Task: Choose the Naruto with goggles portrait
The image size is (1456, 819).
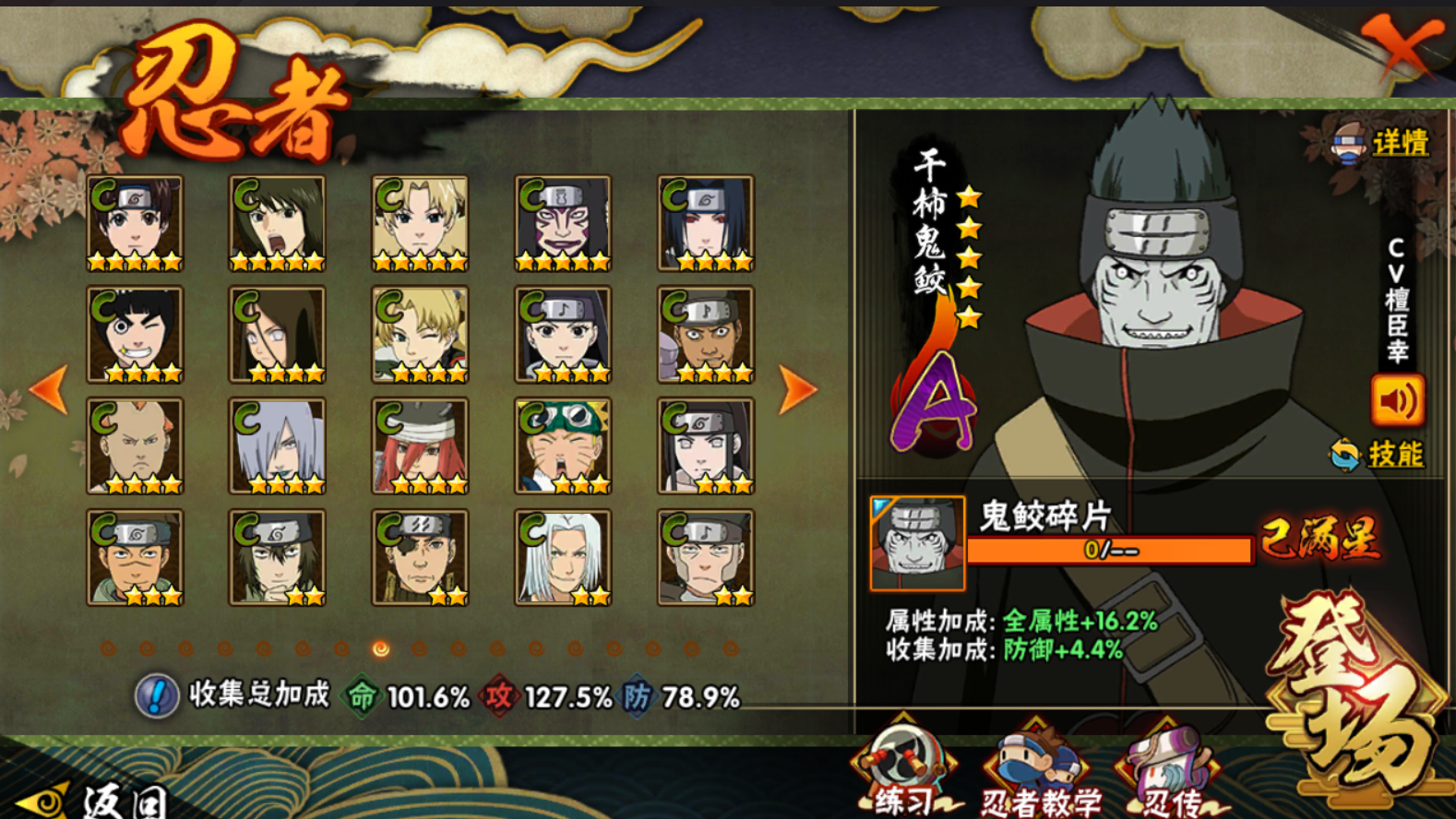Action: click(563, 446)
